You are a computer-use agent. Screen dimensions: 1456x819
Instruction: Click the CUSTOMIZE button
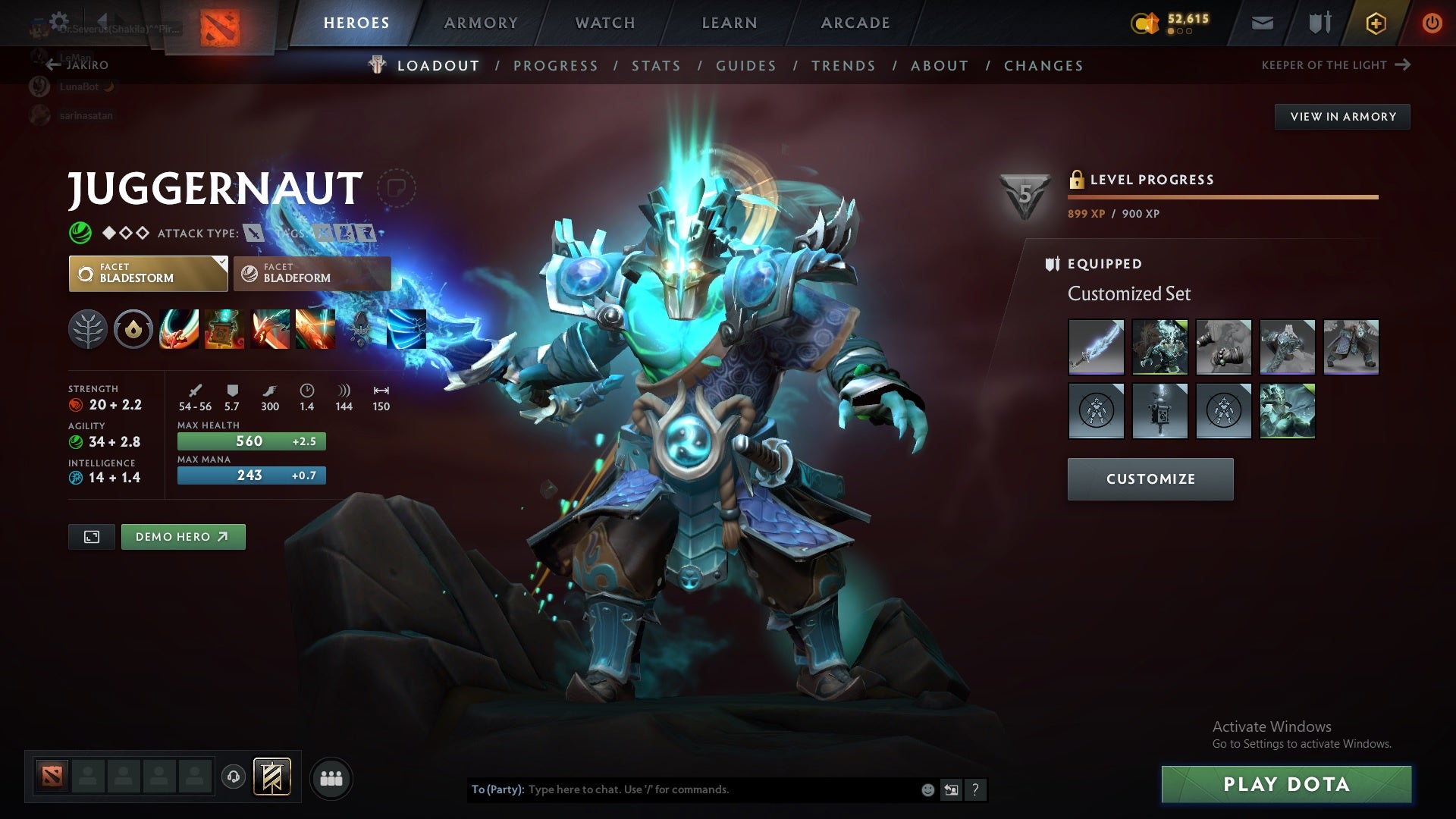click(x=1150, y=479)
